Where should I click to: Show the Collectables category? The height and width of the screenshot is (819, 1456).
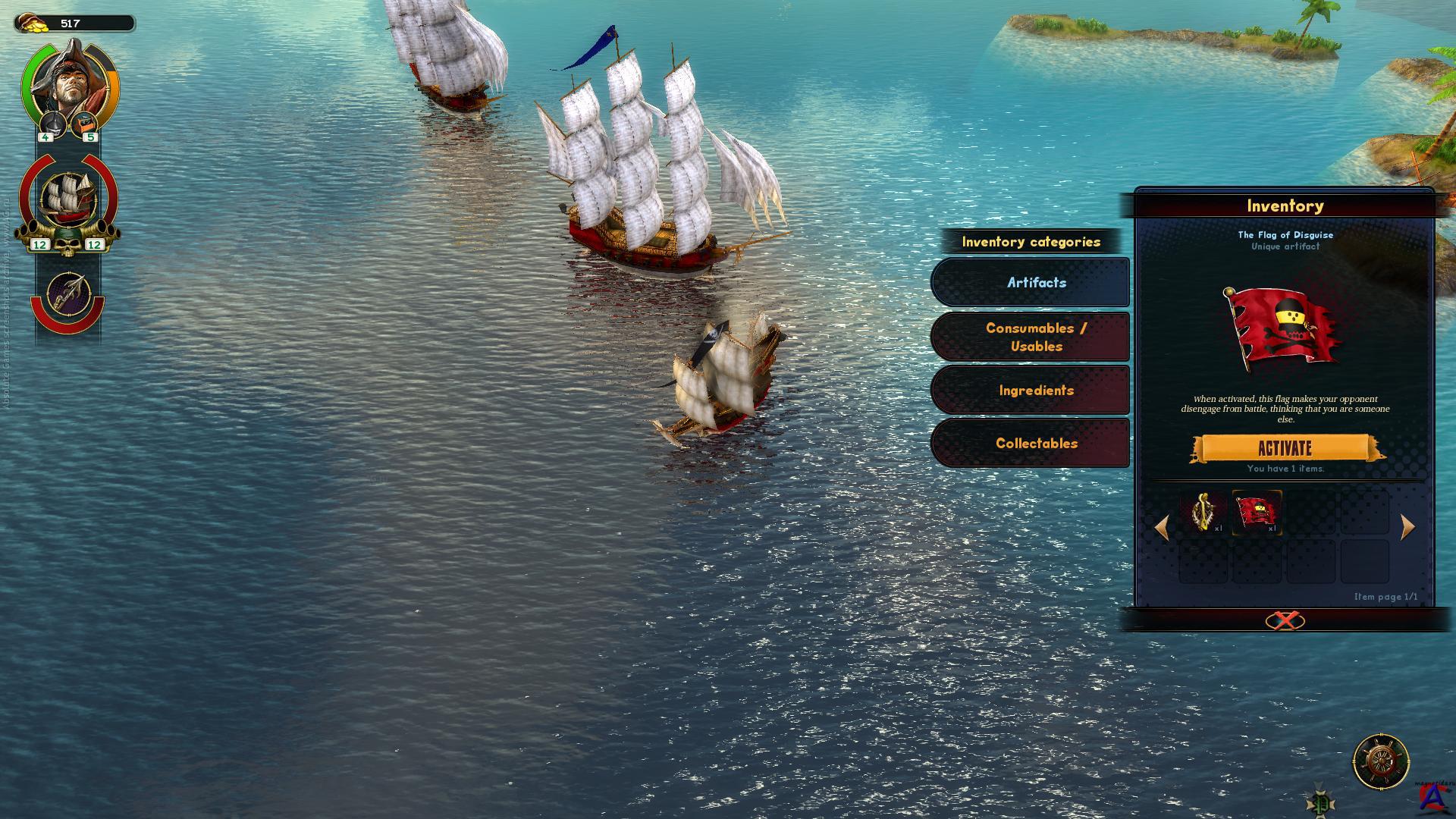point(1036,444)
